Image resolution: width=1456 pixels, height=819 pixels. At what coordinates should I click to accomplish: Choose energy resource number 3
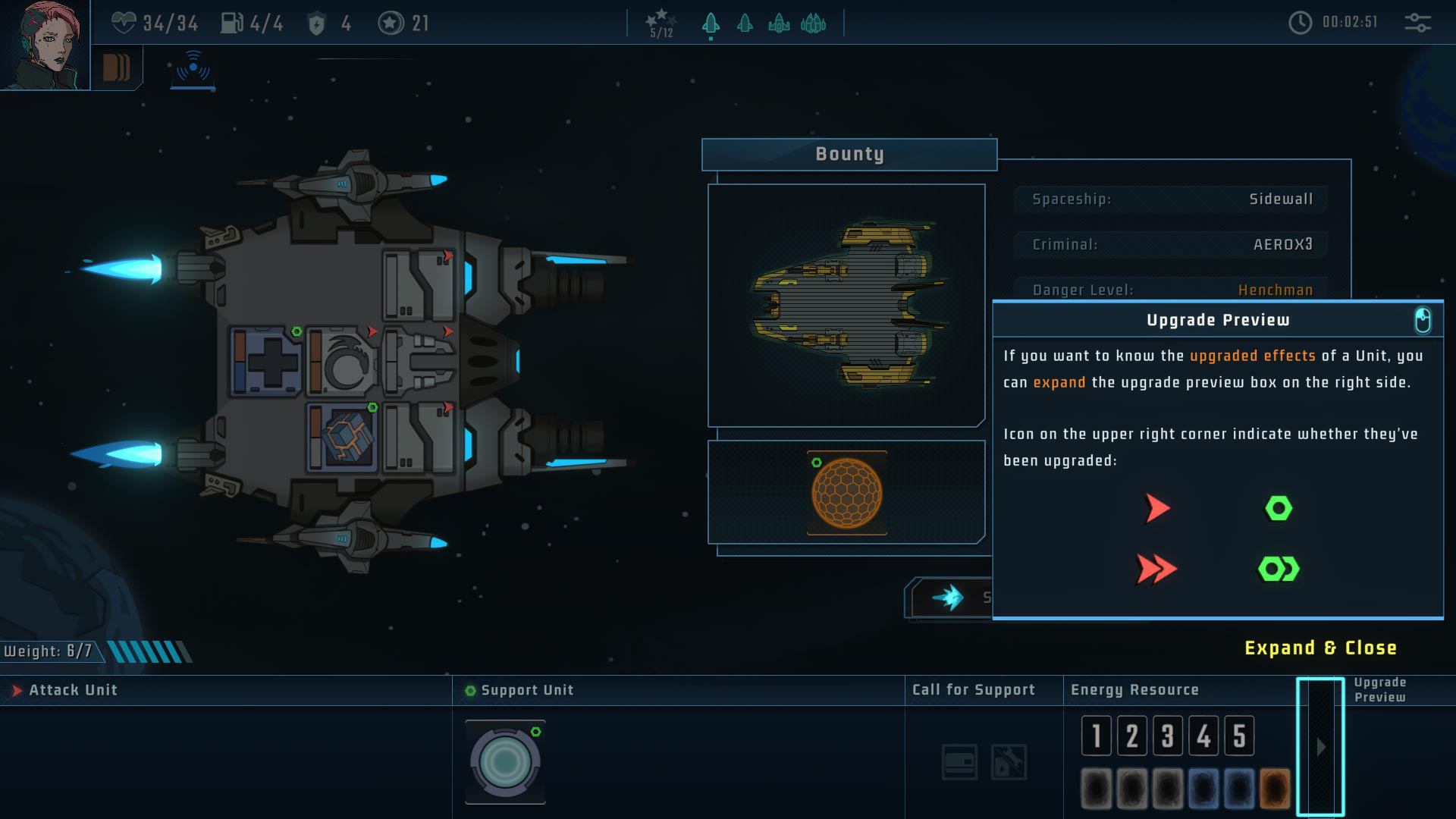1168,736
